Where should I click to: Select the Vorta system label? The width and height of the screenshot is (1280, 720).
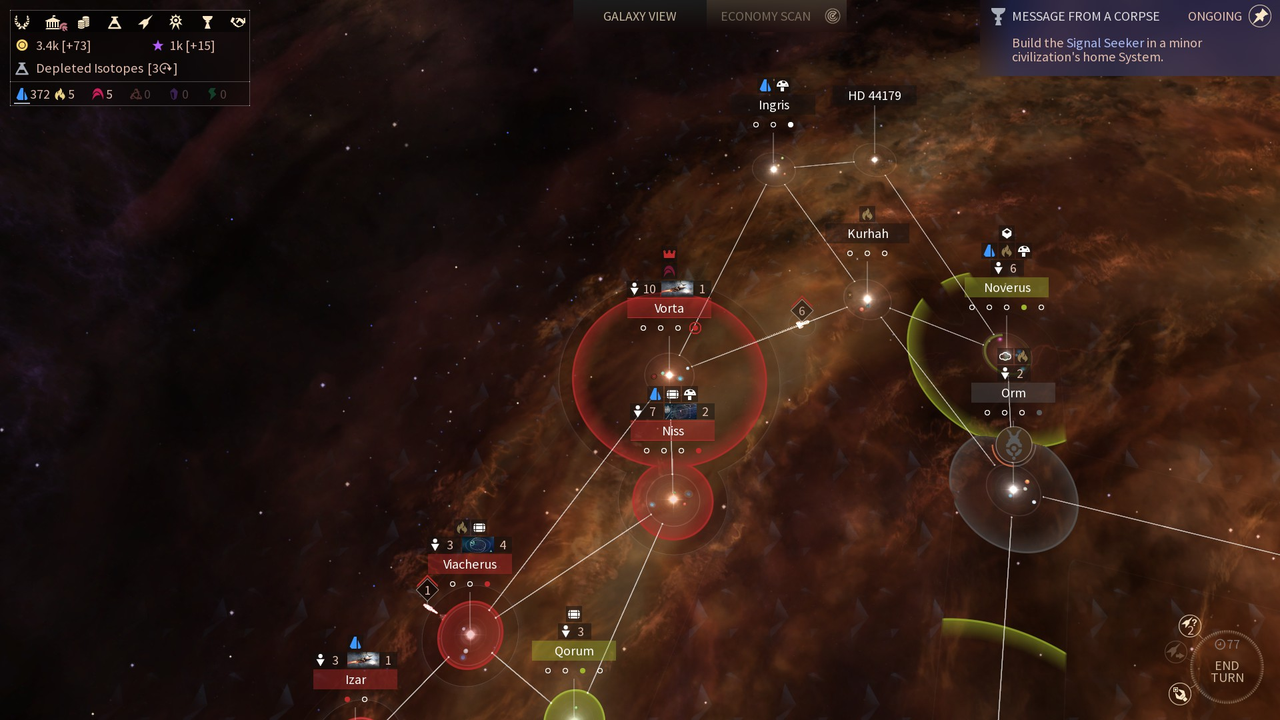(x=669, y=308)
